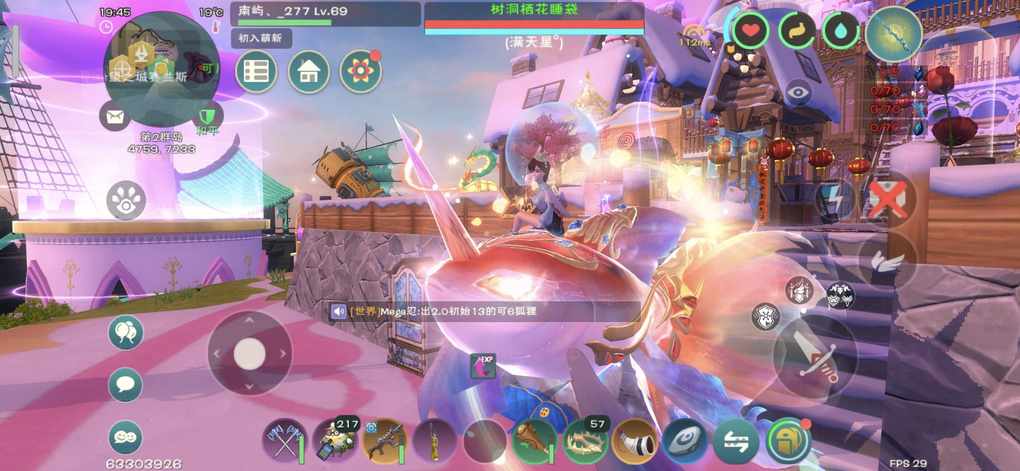Open the mail envelope icon

click(x=115, y=116)
